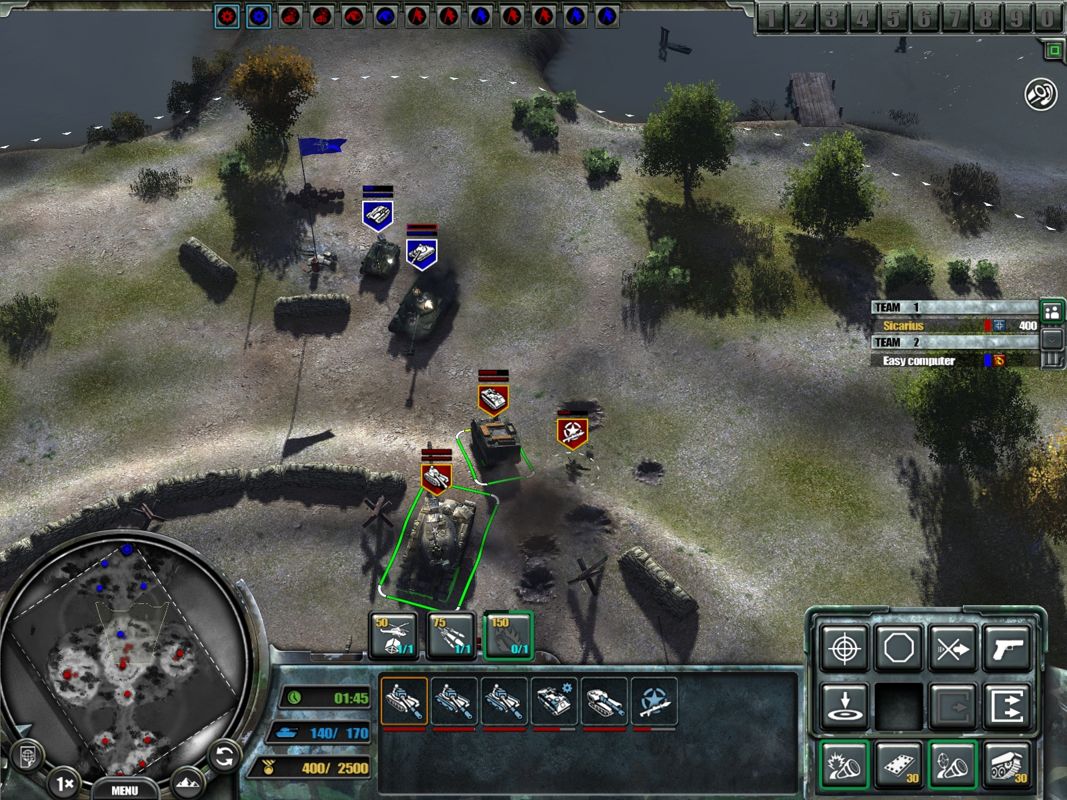Select the orange-highlighted tank unit card
Screen dimensions: 1067x800
404,702
